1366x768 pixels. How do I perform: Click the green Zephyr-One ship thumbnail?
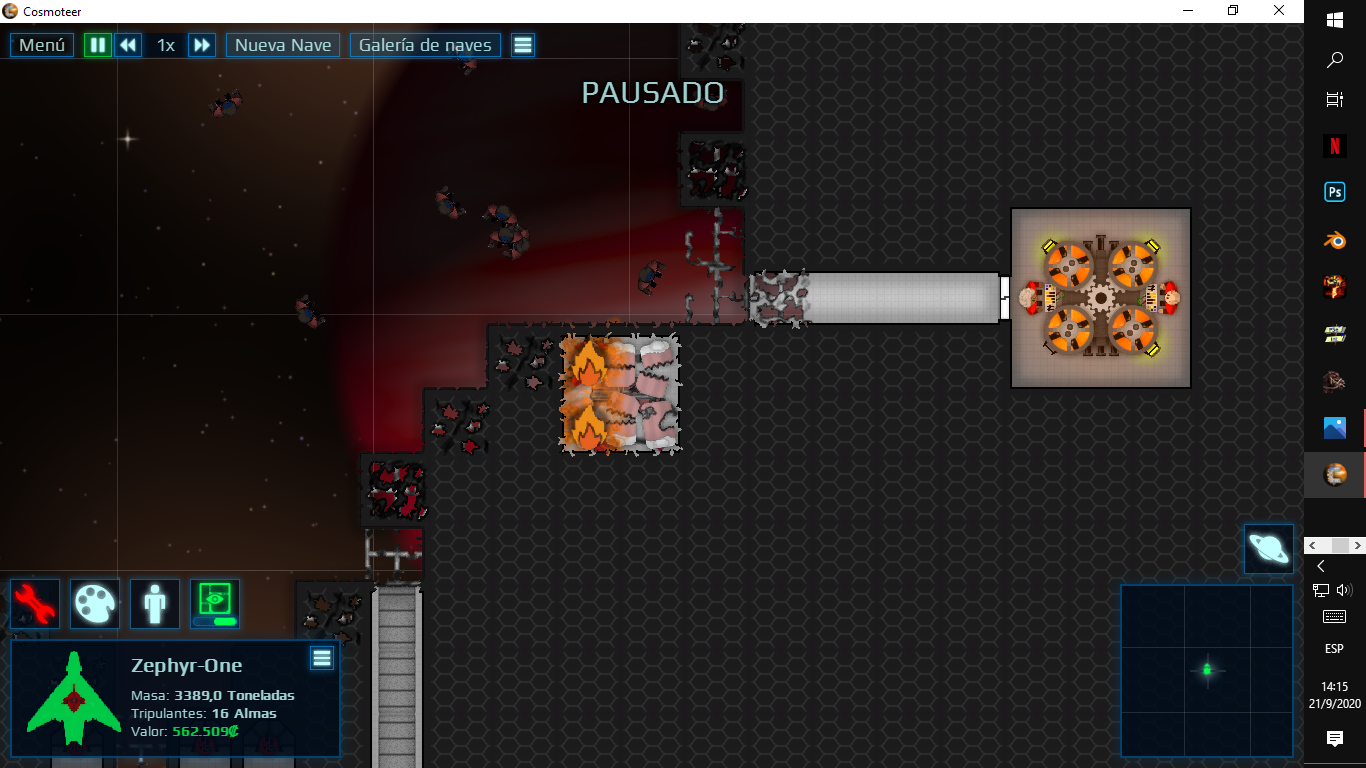pos(73,698)
